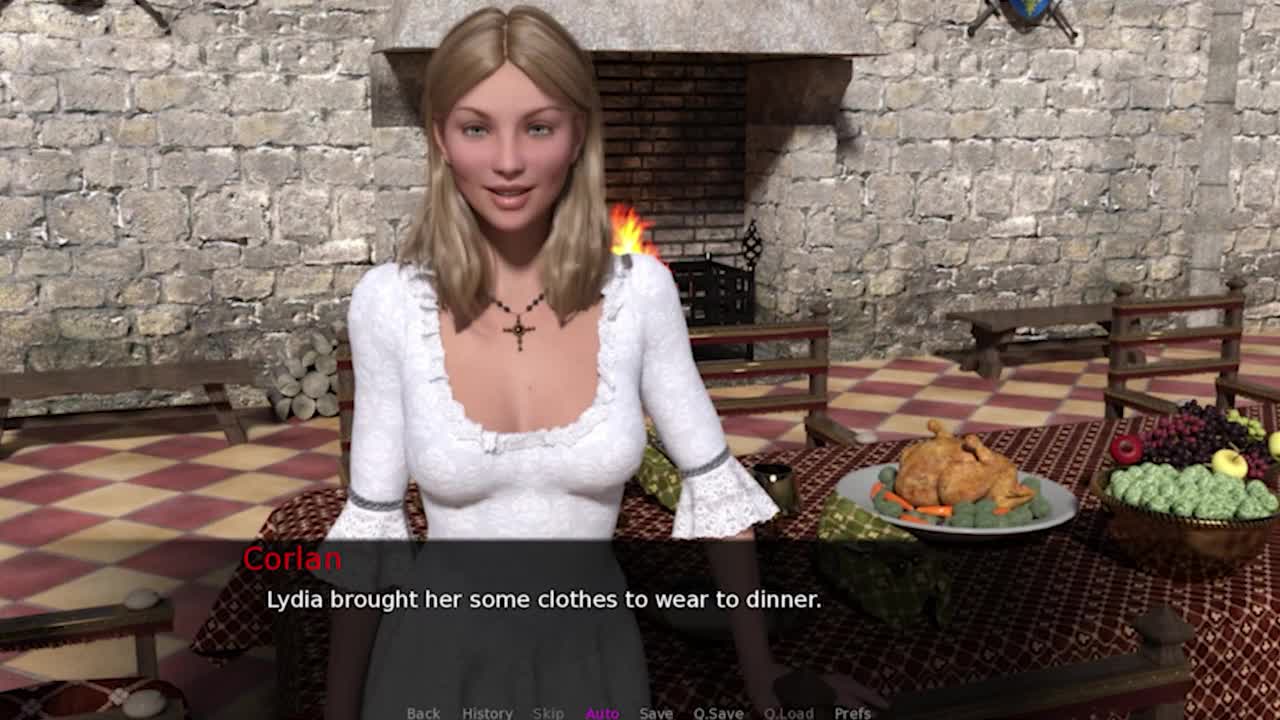Go back to the previous dialogue line
1280x720 pixels.
tap(423, 712)
